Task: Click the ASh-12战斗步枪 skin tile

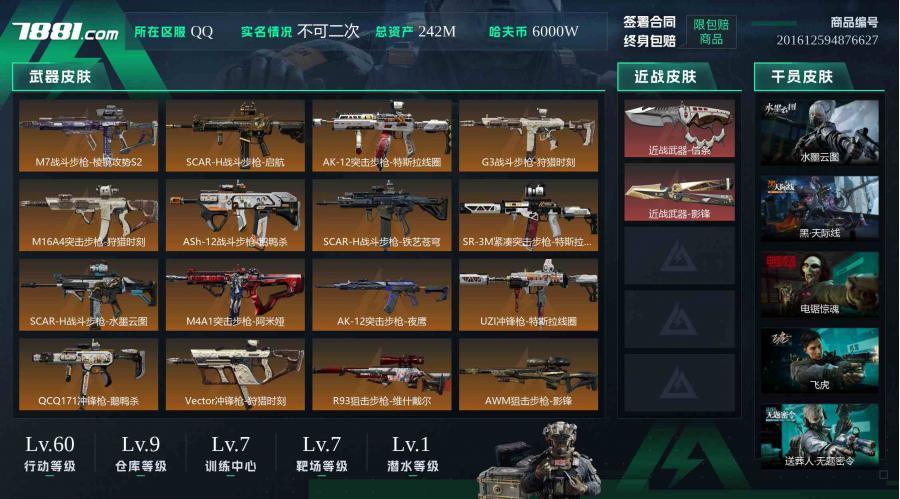Action: (x=235, y=214)
